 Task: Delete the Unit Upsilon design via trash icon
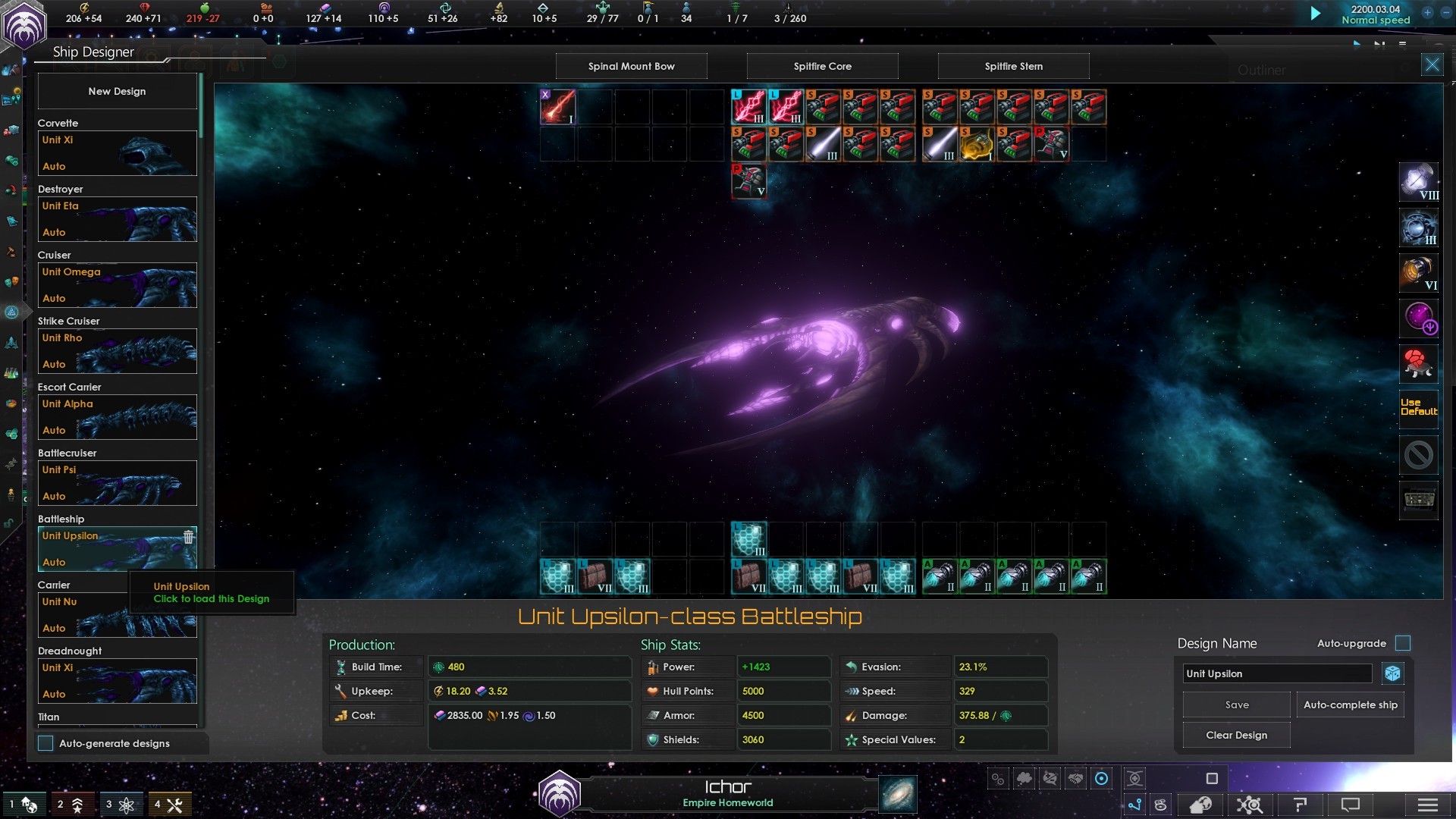[x=188, y=537]
